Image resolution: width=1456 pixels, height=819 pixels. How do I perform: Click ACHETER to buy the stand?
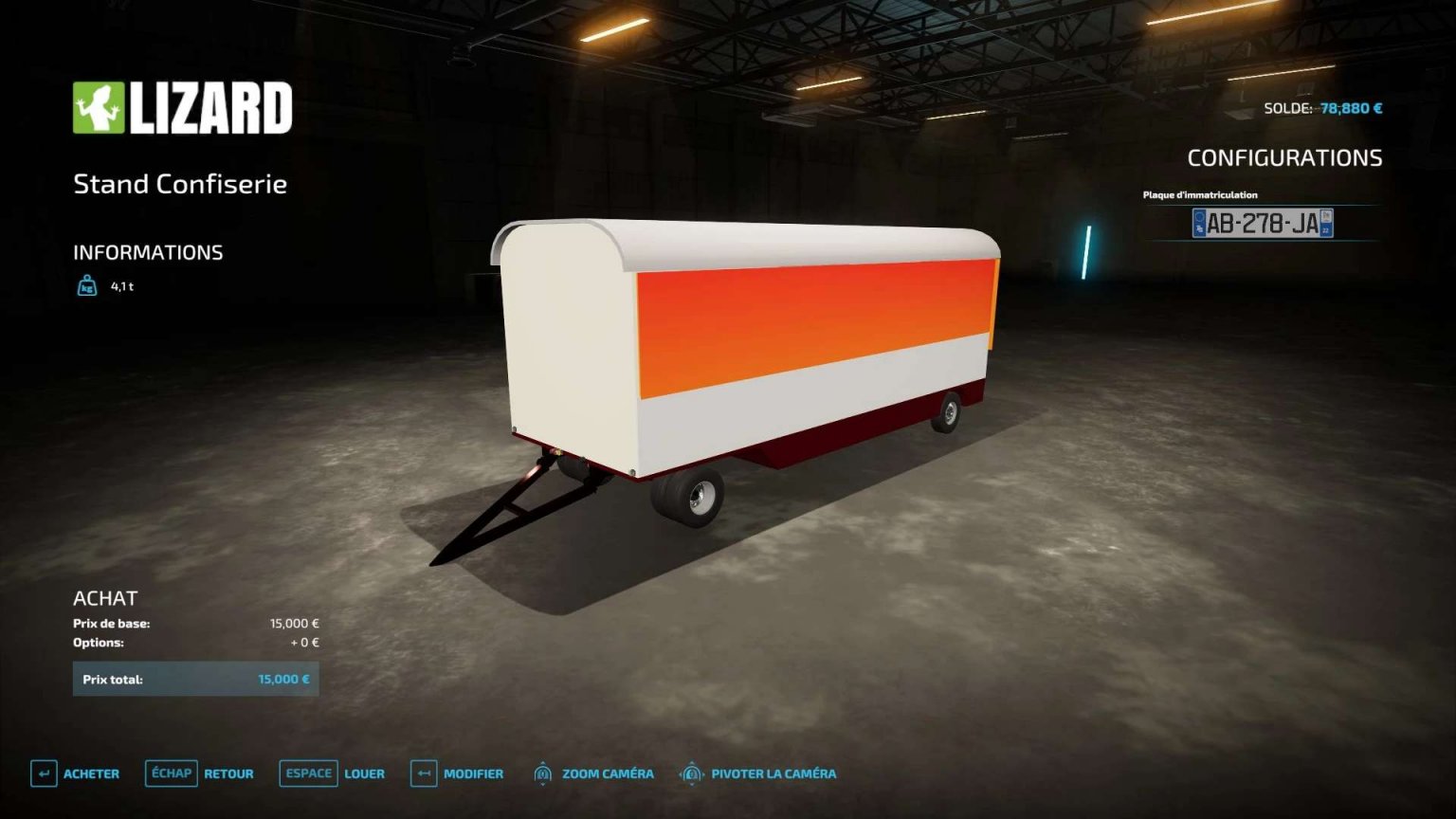(90, 773)
